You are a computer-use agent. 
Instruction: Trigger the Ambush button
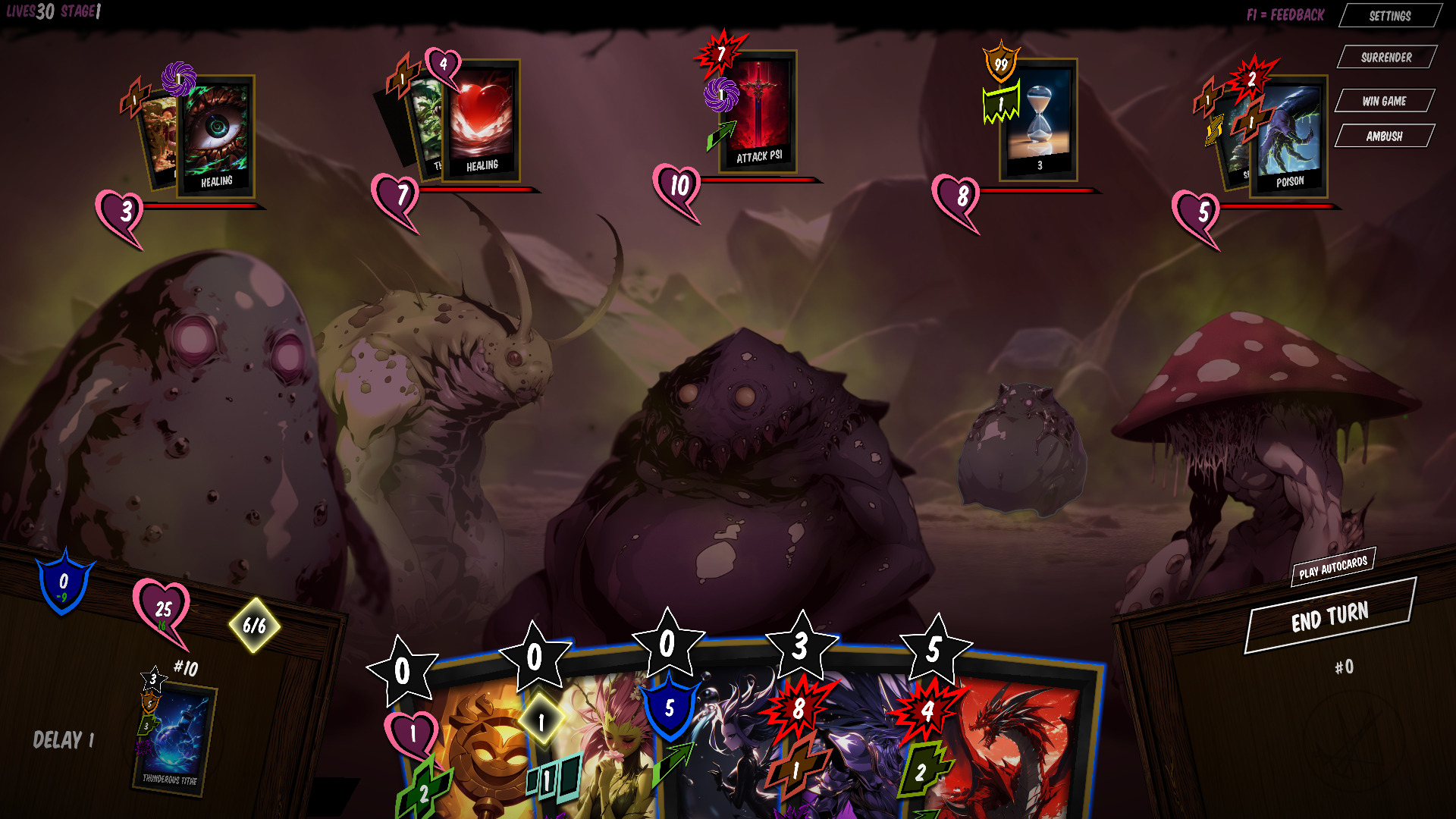[1384, 136]
